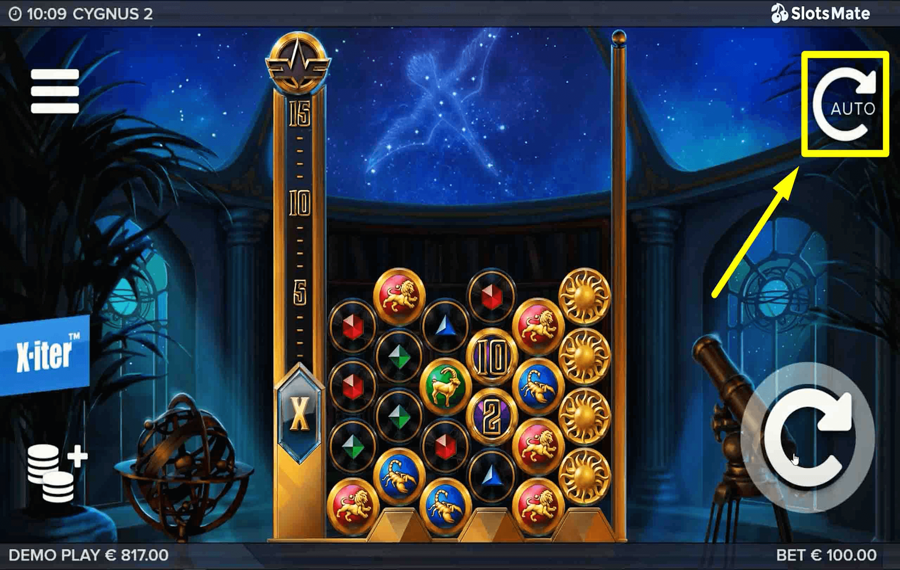Open the X-iter feature menu

[x=45, y=355]
